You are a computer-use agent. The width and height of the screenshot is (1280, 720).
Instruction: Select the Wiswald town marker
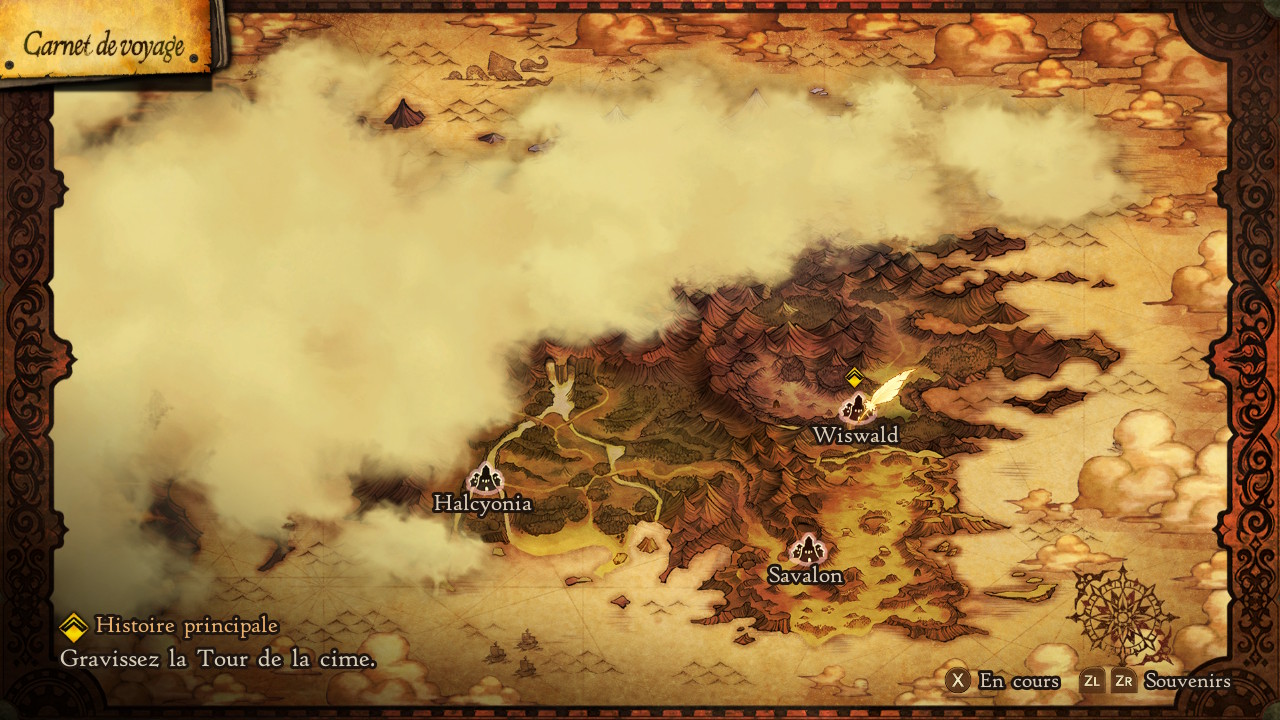pyautogui.click(x=856, y=408)
